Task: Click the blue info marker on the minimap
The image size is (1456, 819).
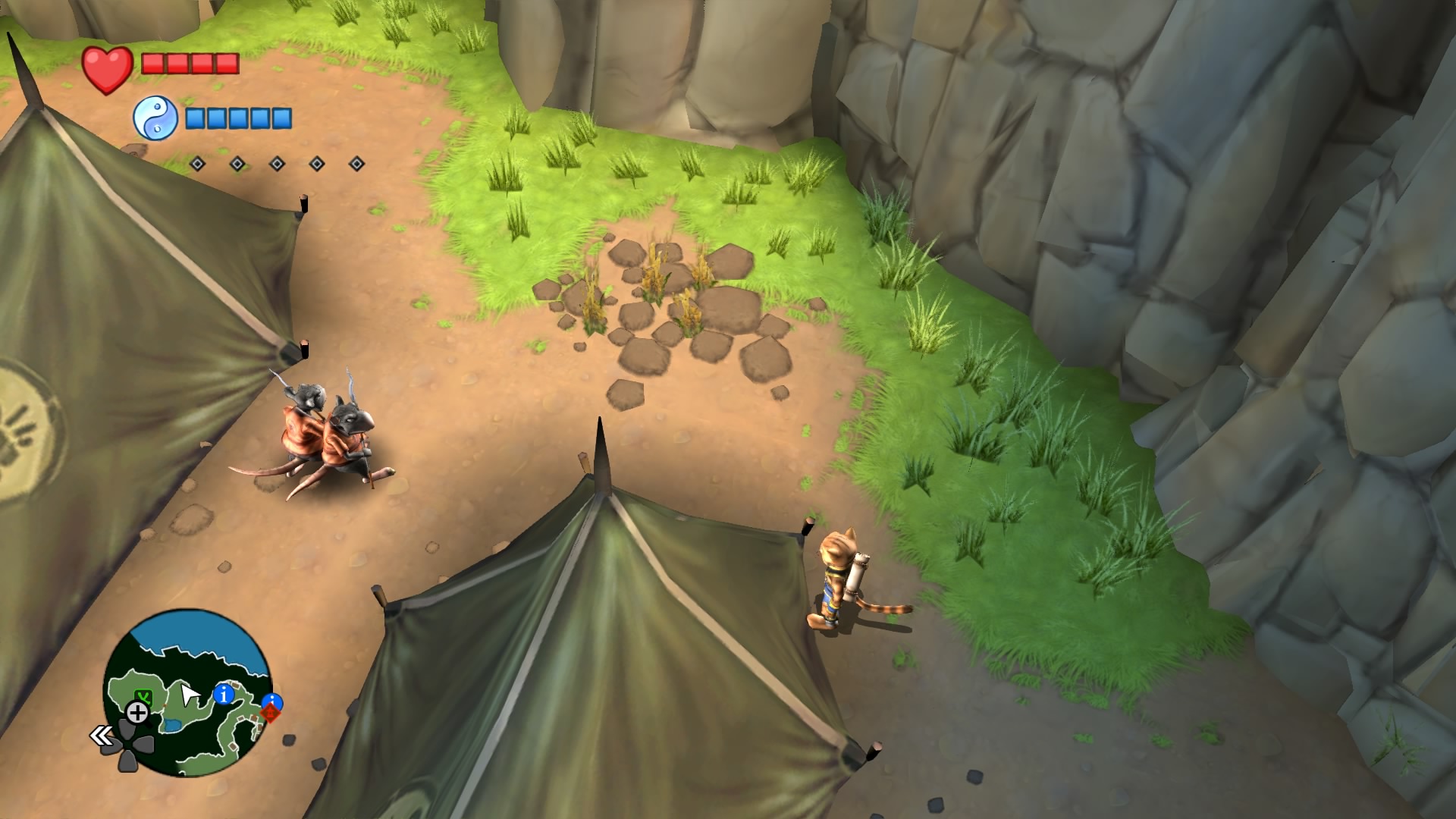Action: (224, 694)
